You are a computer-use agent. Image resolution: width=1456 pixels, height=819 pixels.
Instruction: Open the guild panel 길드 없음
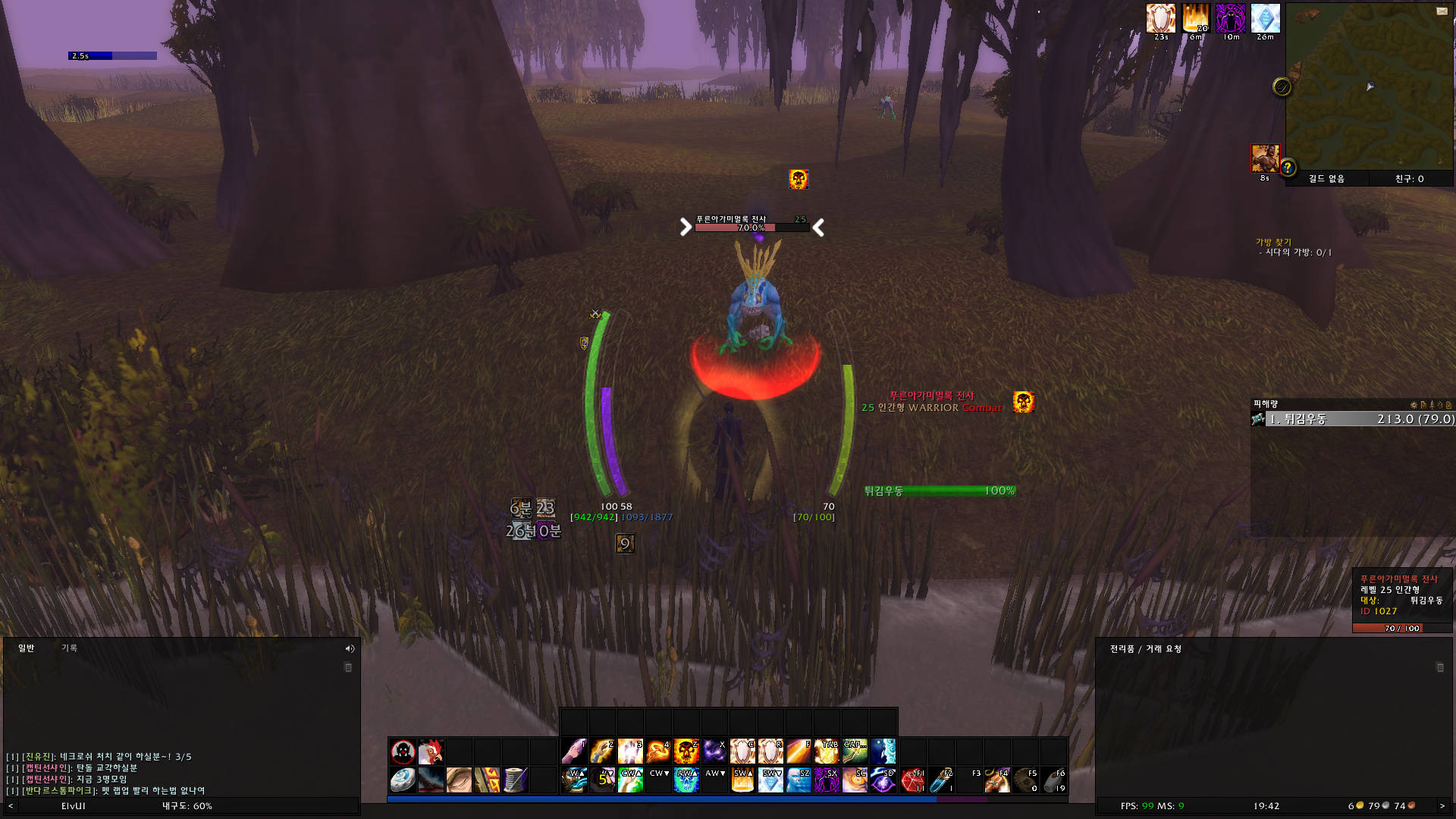1326,179
